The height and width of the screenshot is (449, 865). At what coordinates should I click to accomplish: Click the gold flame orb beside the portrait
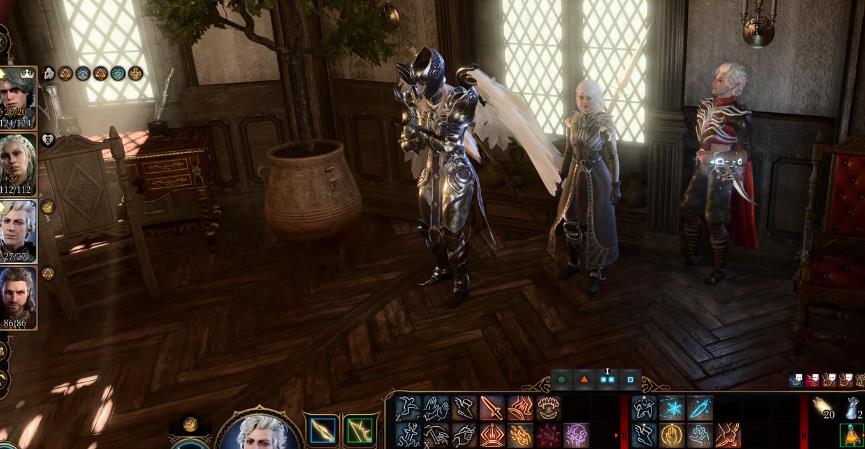click(x=190, y=424)
